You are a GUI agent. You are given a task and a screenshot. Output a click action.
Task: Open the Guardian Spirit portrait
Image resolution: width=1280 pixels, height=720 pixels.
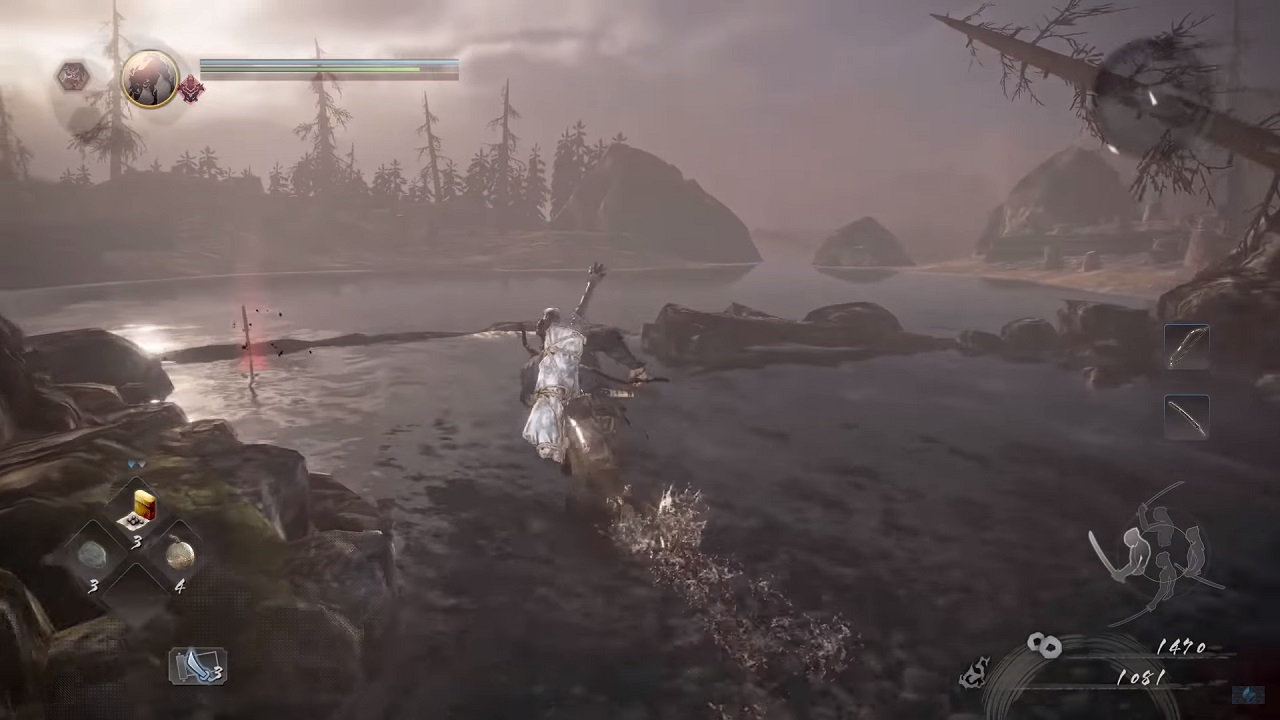tap(150, 77)
